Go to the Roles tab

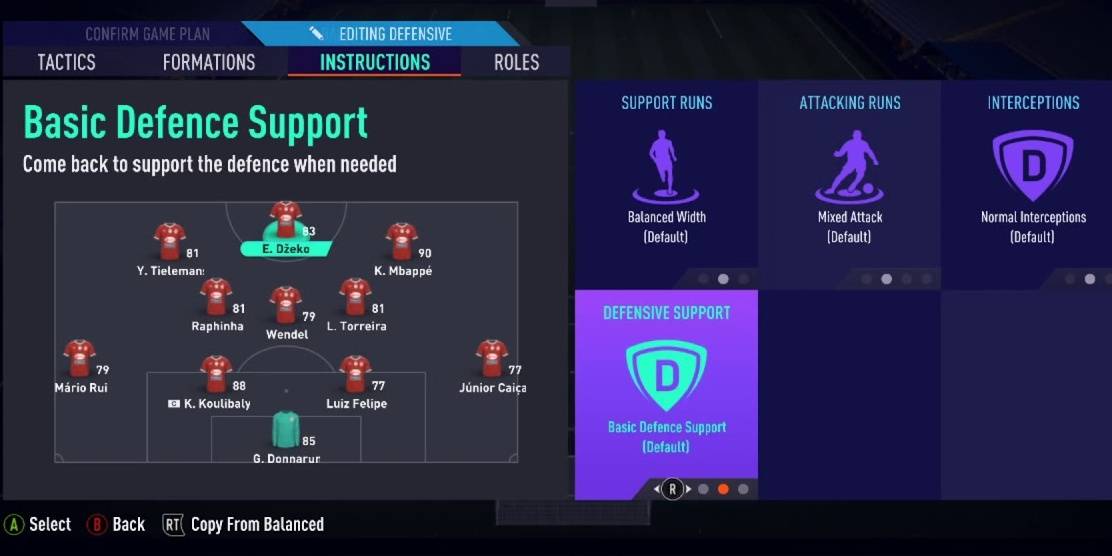[518, 62]
